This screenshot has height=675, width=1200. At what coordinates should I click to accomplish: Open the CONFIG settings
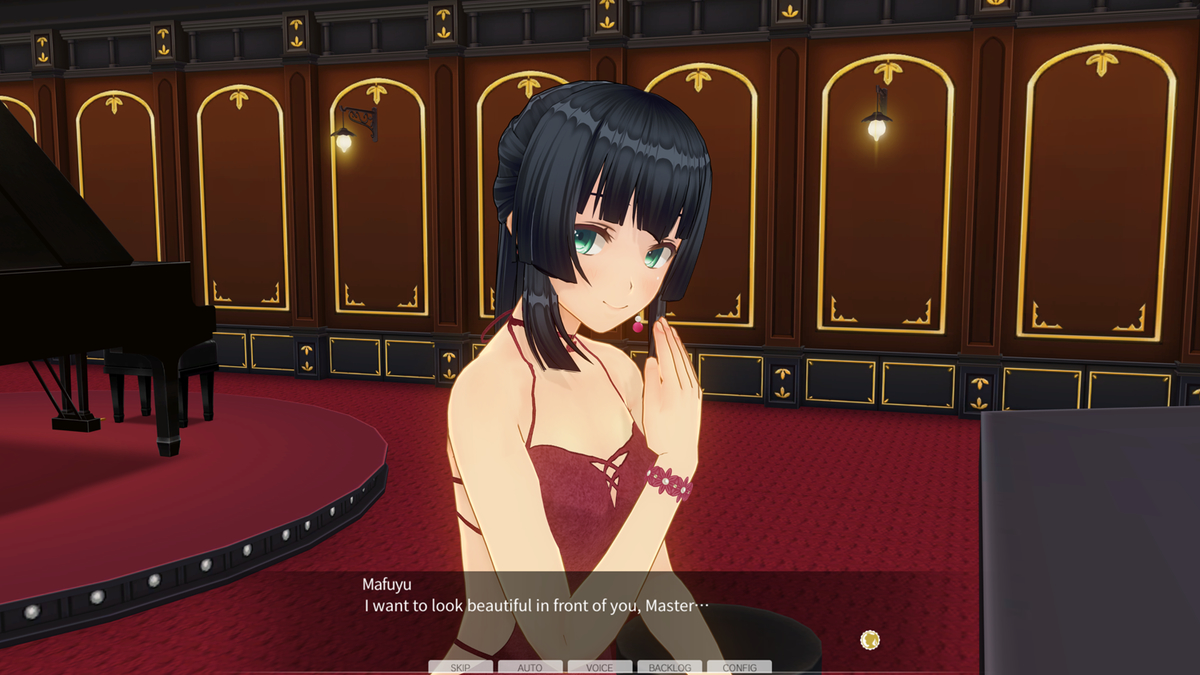[739, 667]
